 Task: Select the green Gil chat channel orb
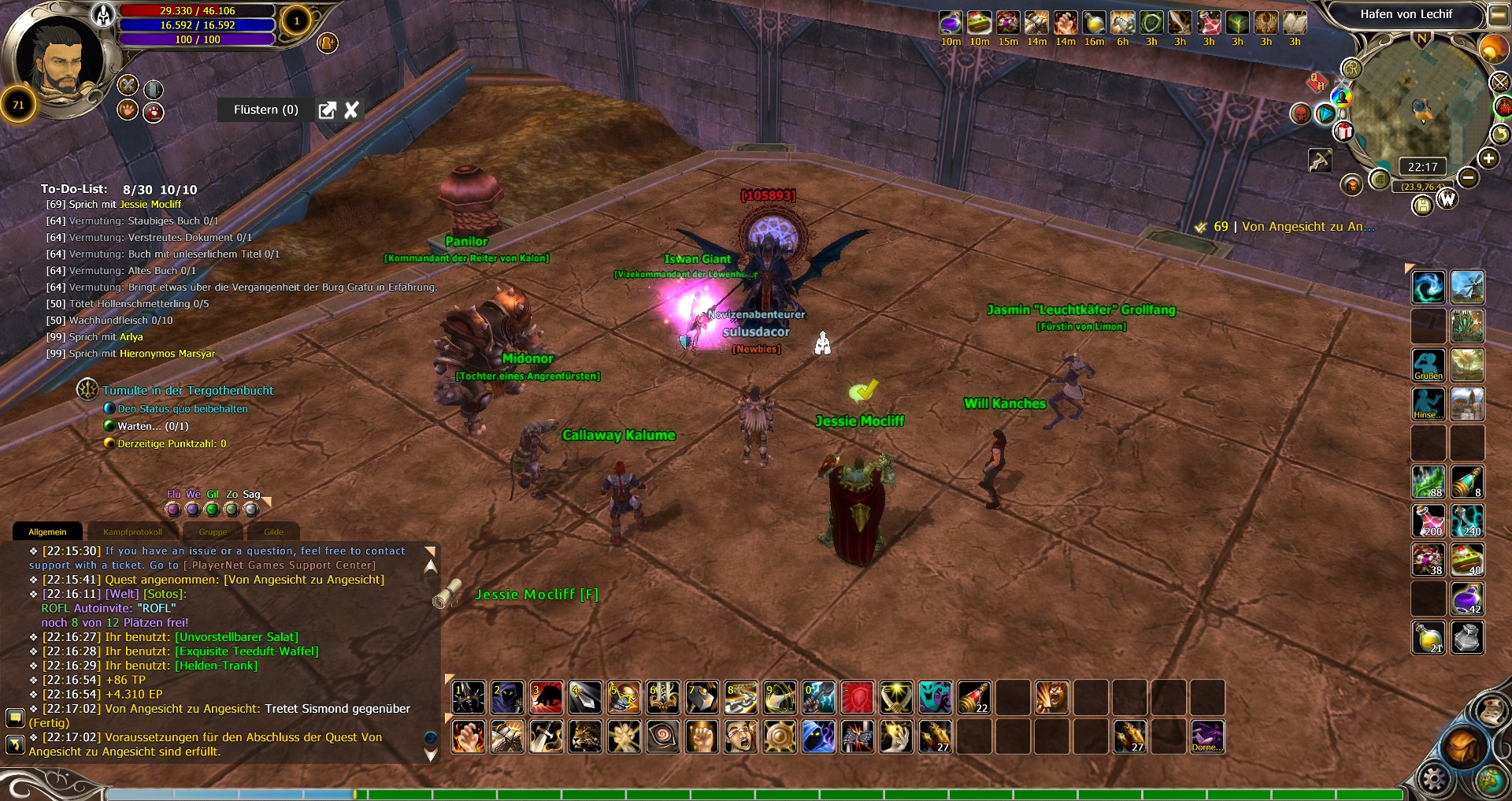[x=212, y=510]
